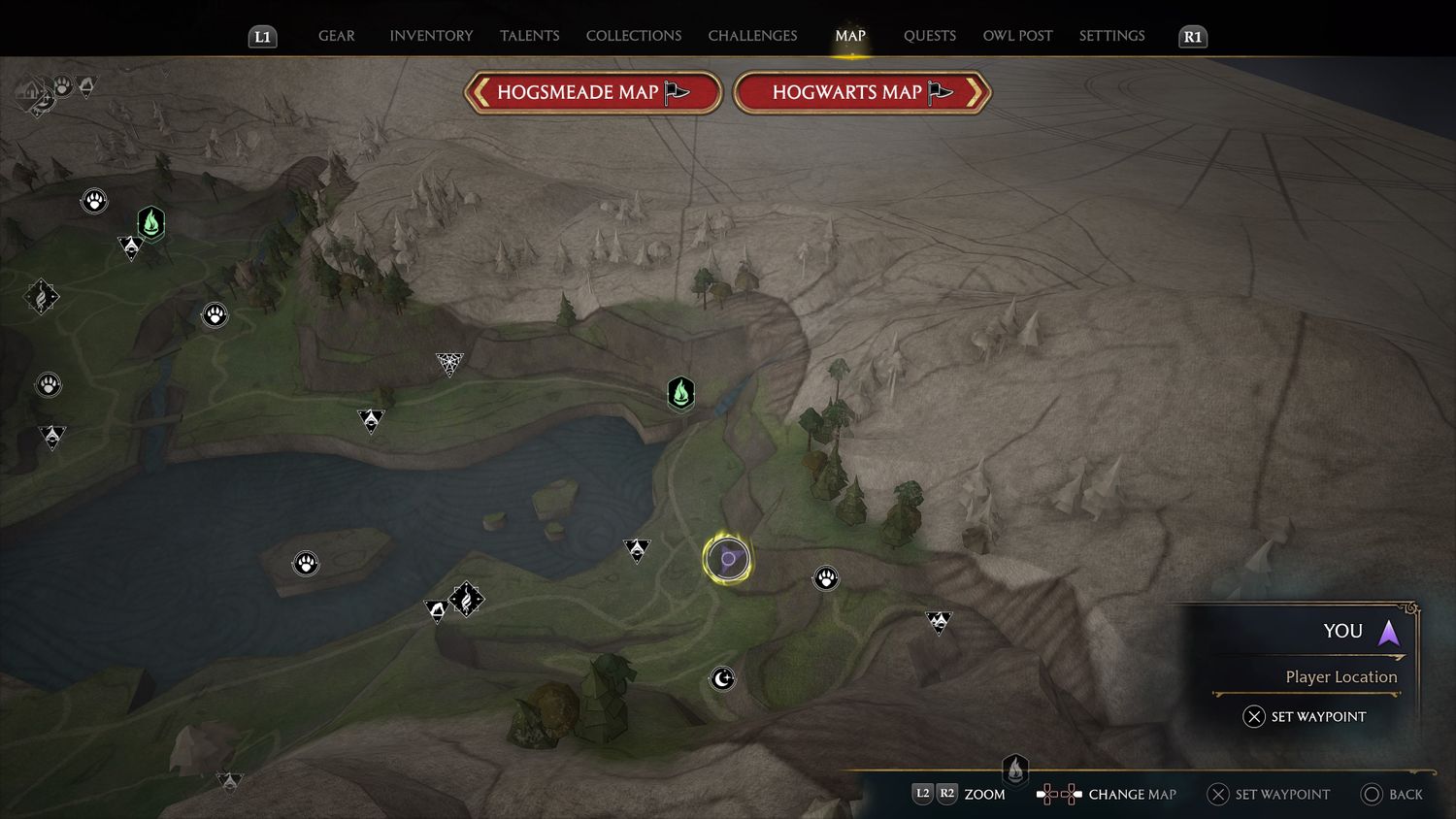Viewport: 1456px width, 819px height.
Task: View the Challenges tab
Action: (x=752, y=36)
